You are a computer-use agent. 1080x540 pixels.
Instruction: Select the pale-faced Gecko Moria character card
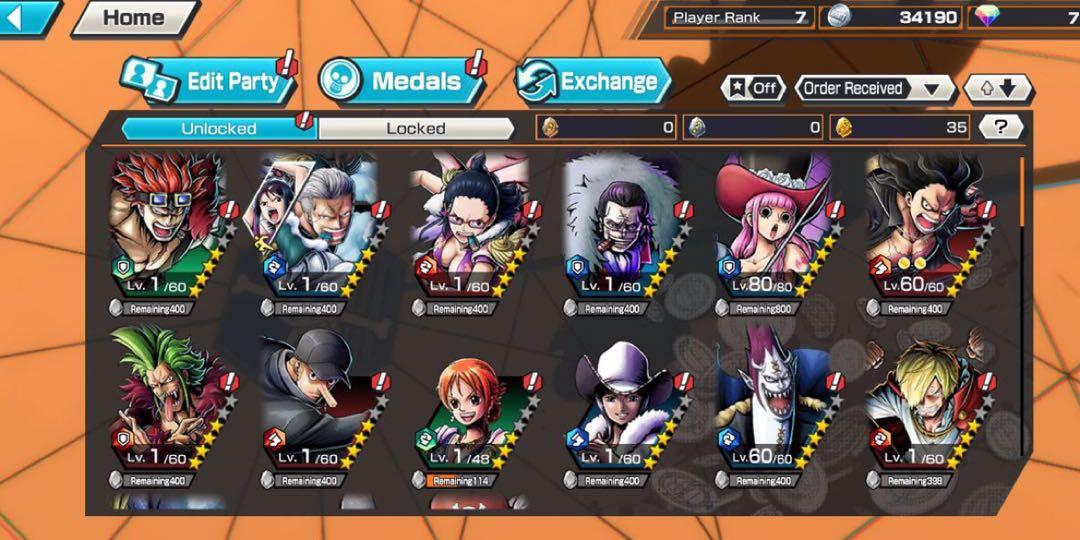773,405
